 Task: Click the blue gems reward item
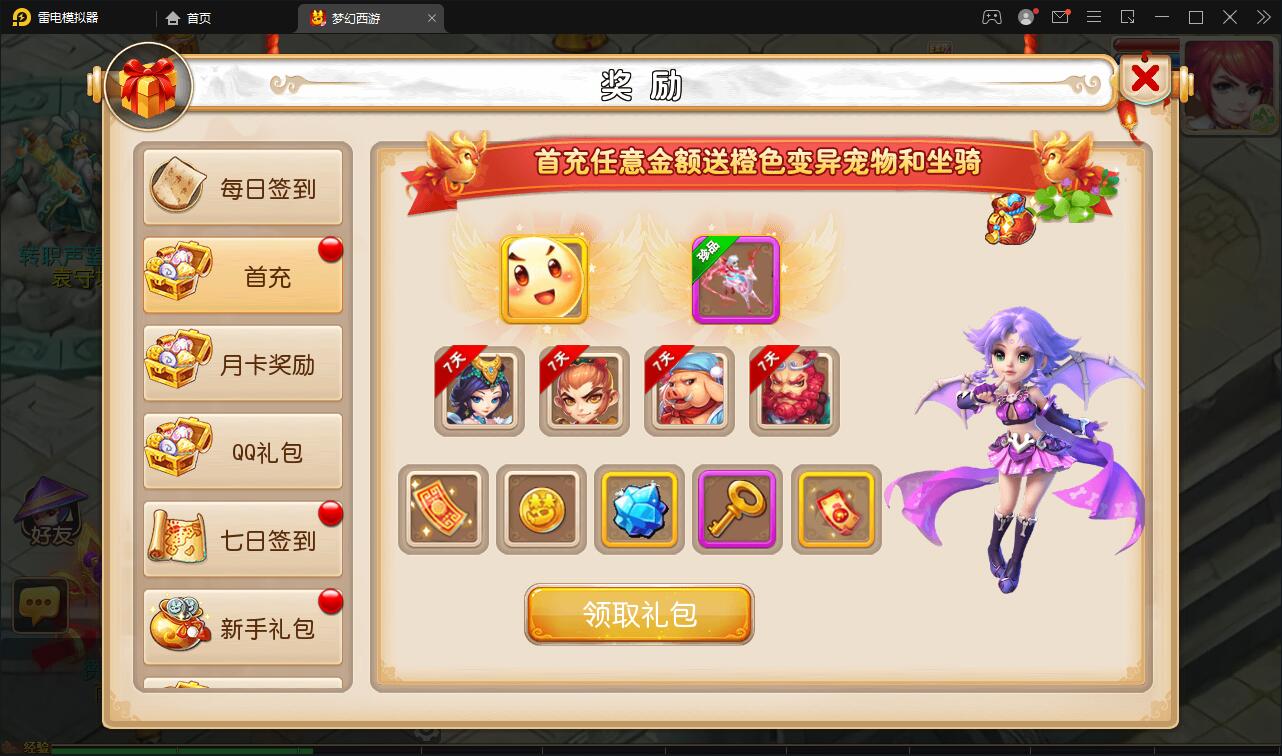639,510
